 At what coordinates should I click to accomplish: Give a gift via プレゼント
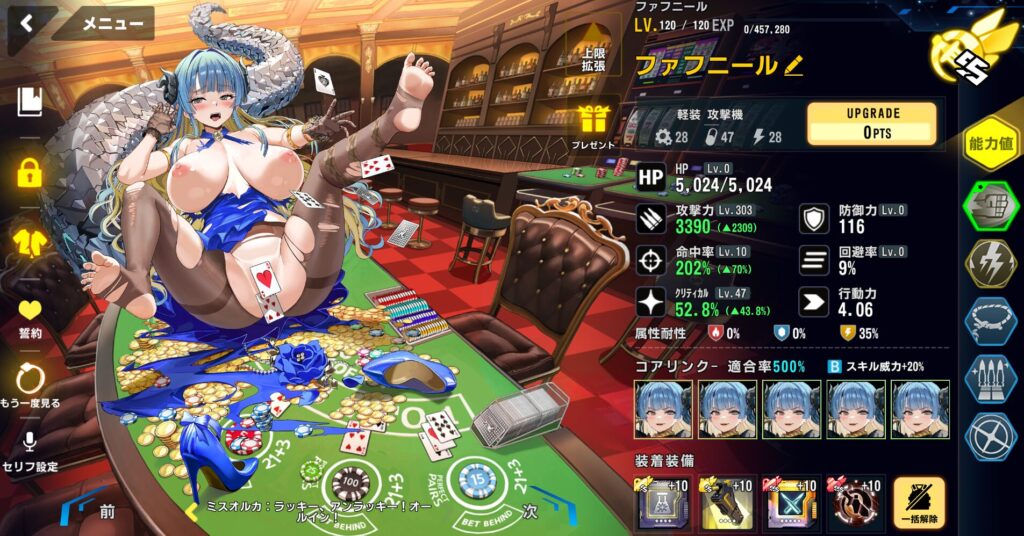click(594, 127)
